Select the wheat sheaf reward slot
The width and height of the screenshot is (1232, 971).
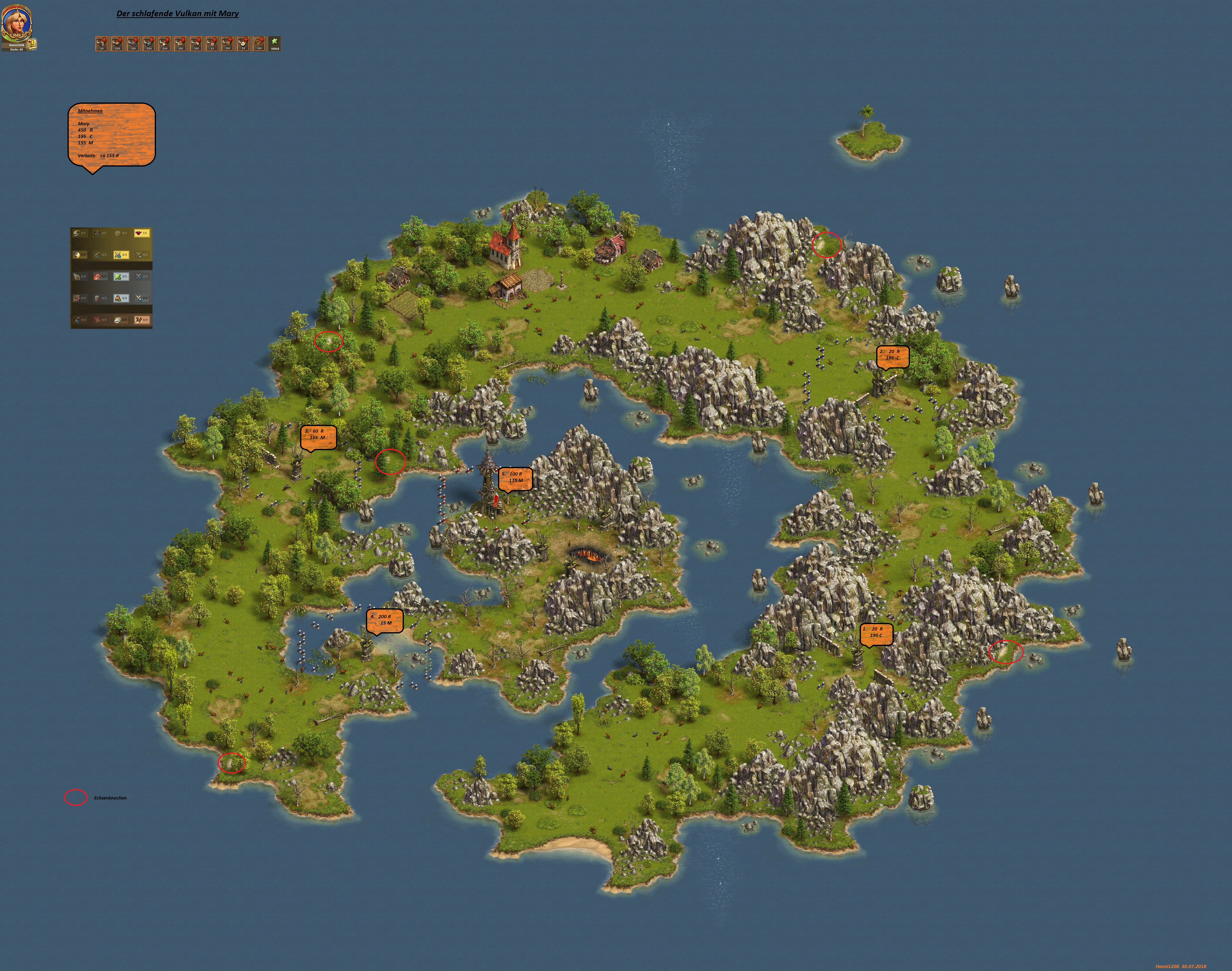click(x=259, y=44)
